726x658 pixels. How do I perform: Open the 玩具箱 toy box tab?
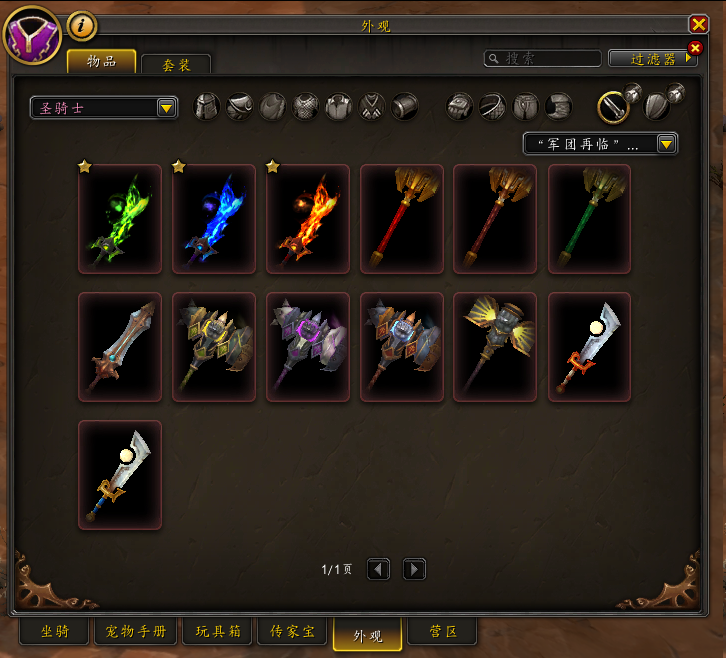pyautogui.click(x=216, y=632)
